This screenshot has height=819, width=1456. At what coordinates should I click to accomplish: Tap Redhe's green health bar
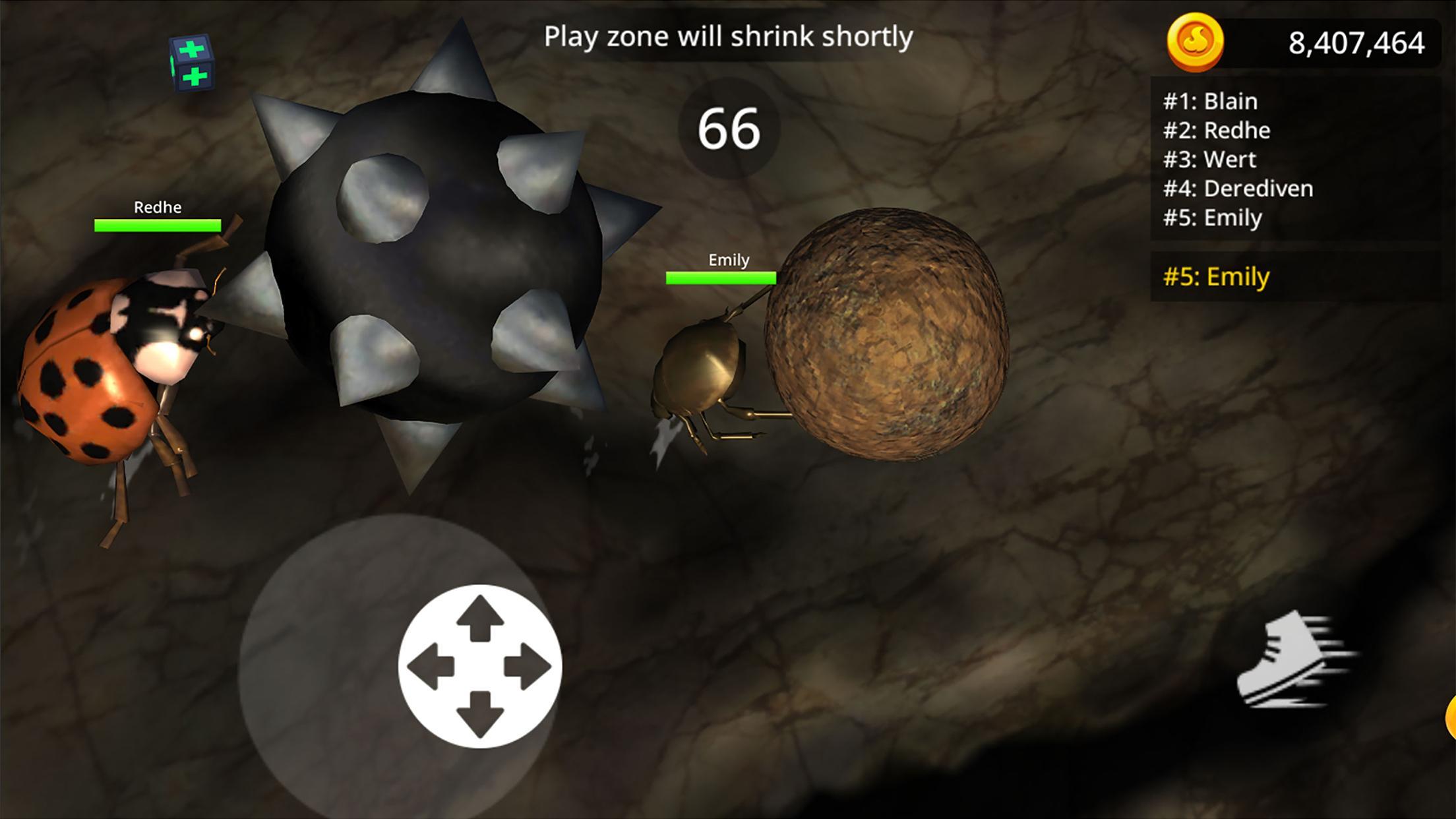click(x=158, y=225)
